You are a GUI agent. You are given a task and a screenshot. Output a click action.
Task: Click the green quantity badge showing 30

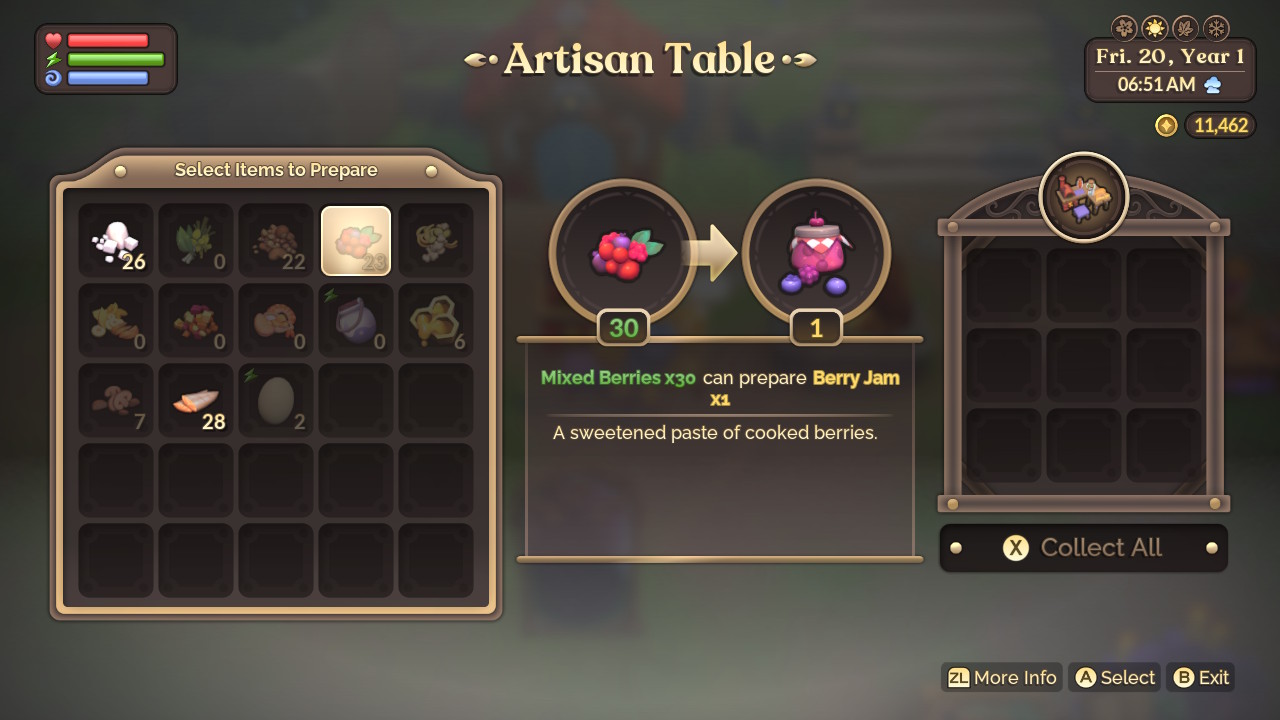tap(623, 328)
